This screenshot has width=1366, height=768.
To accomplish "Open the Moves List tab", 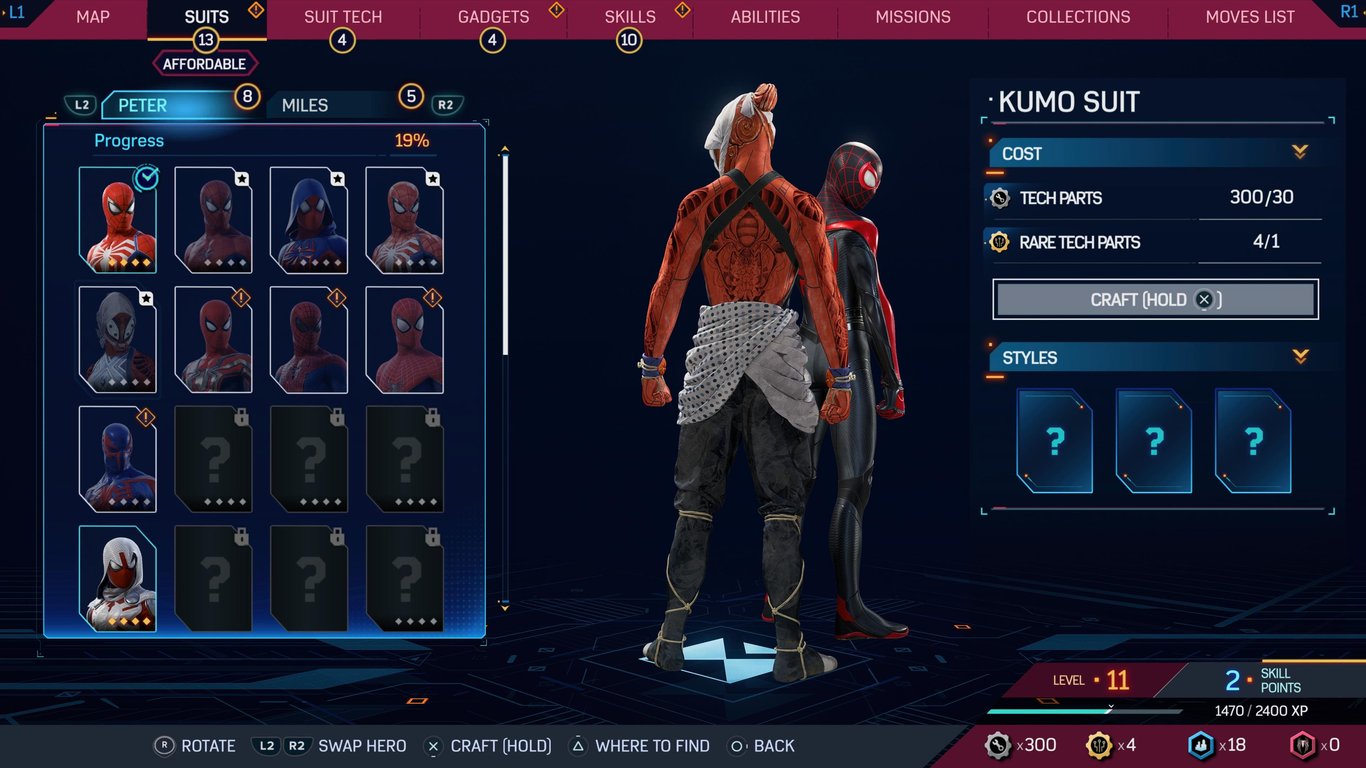I will click(x=1250, y=17).
